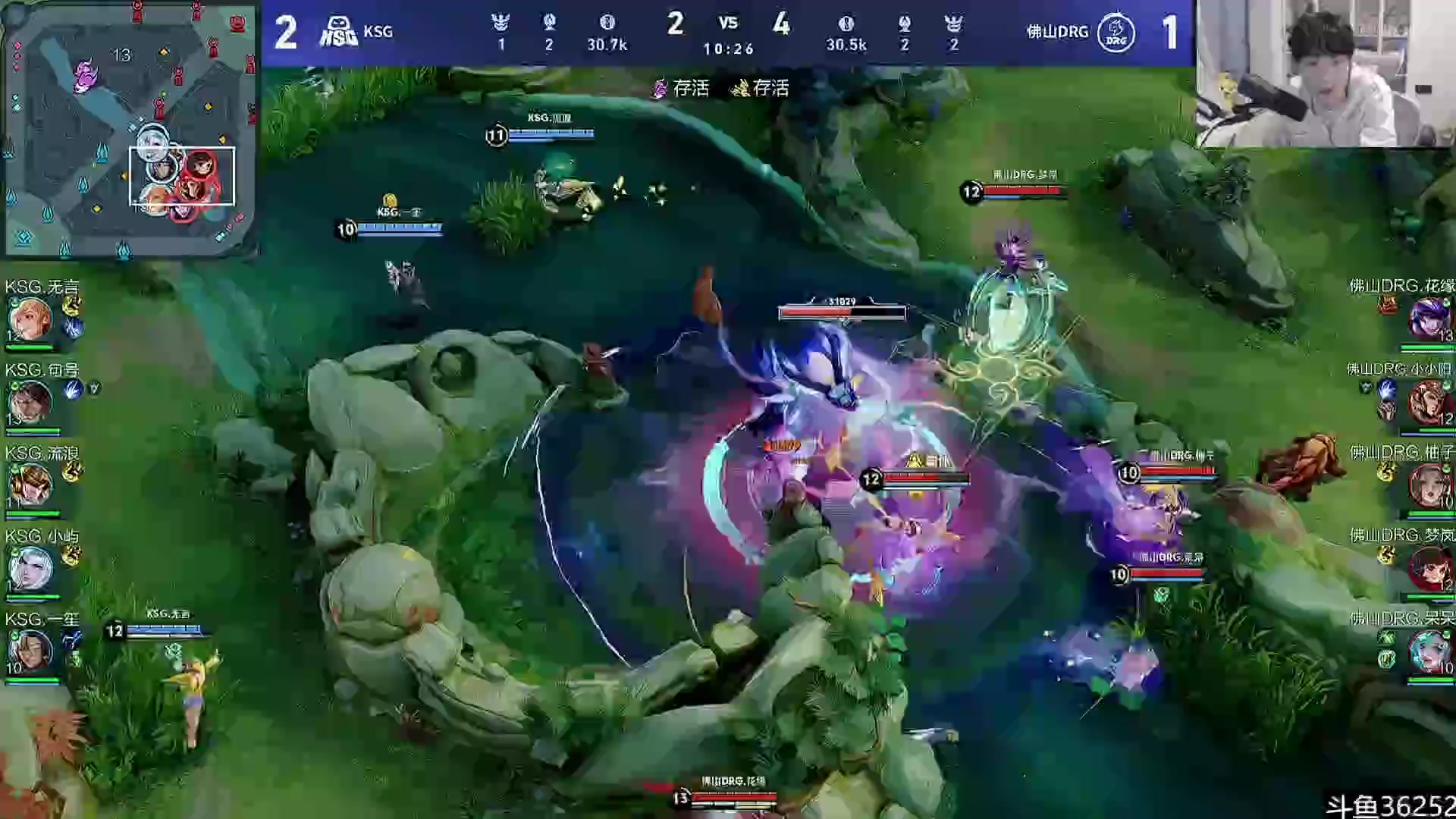Click the KSG team logo

pos(338,32)
